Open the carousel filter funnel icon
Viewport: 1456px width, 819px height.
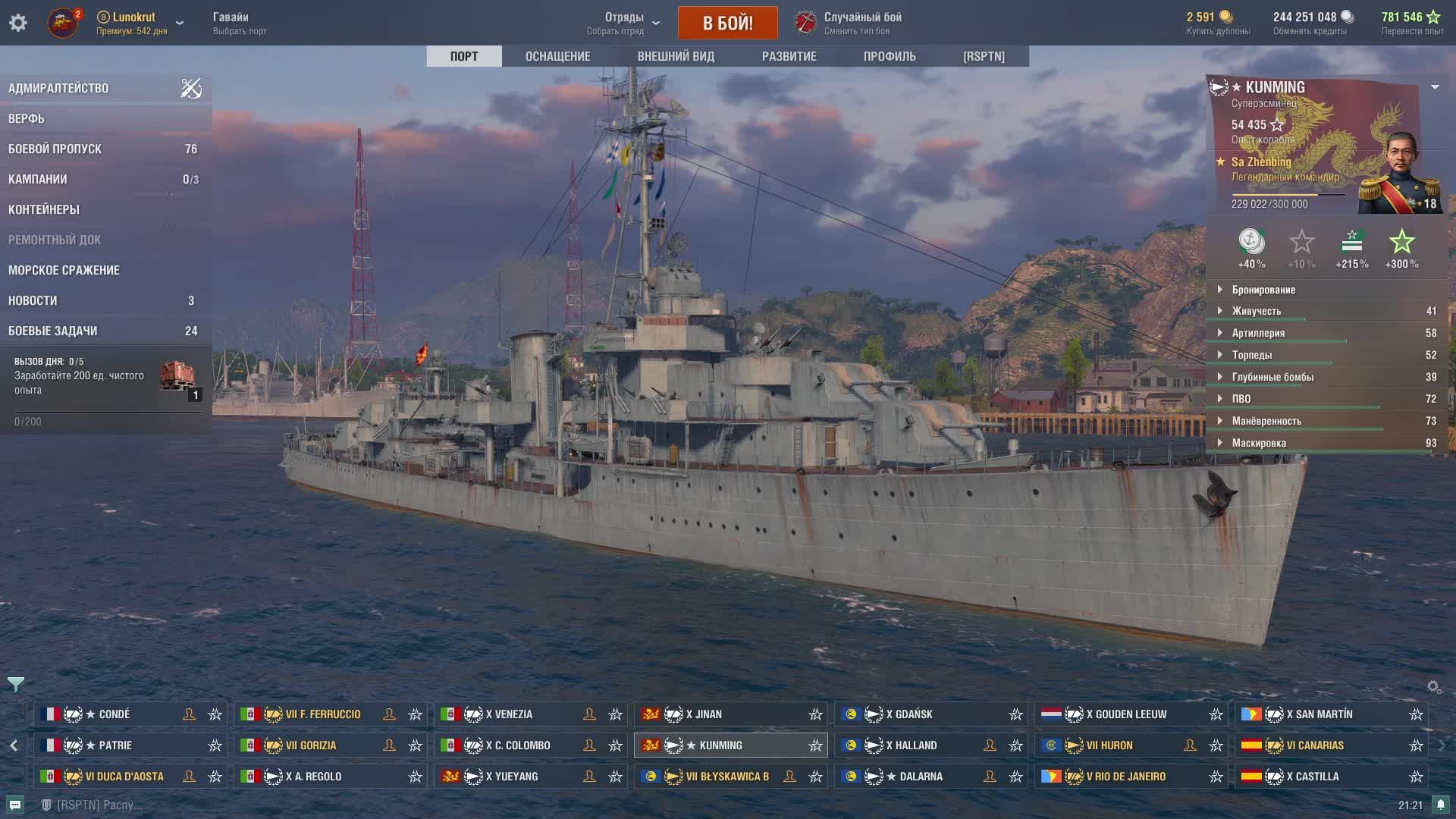[x=15, y=684]
